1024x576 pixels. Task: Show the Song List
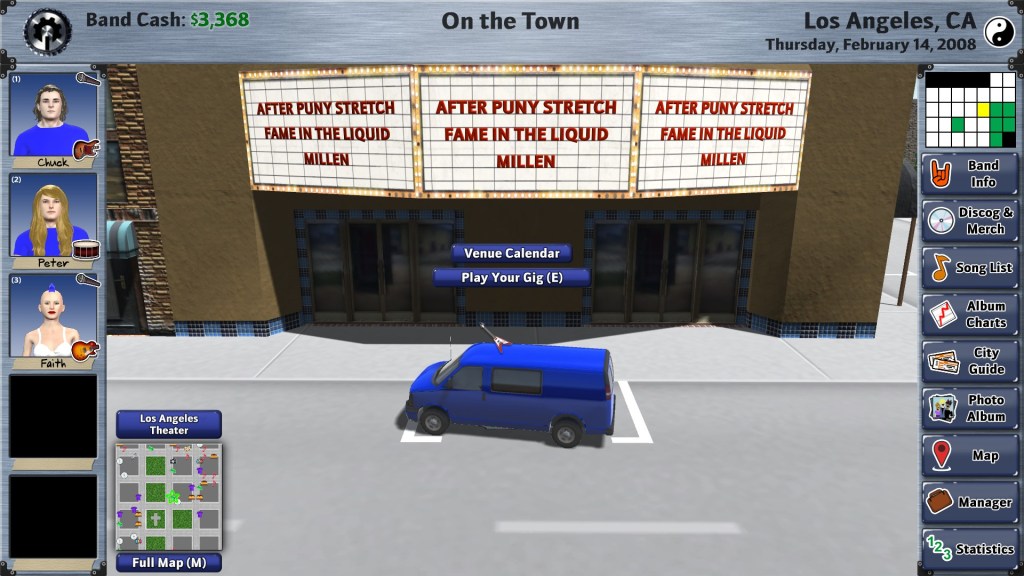(x=970, y=268)
